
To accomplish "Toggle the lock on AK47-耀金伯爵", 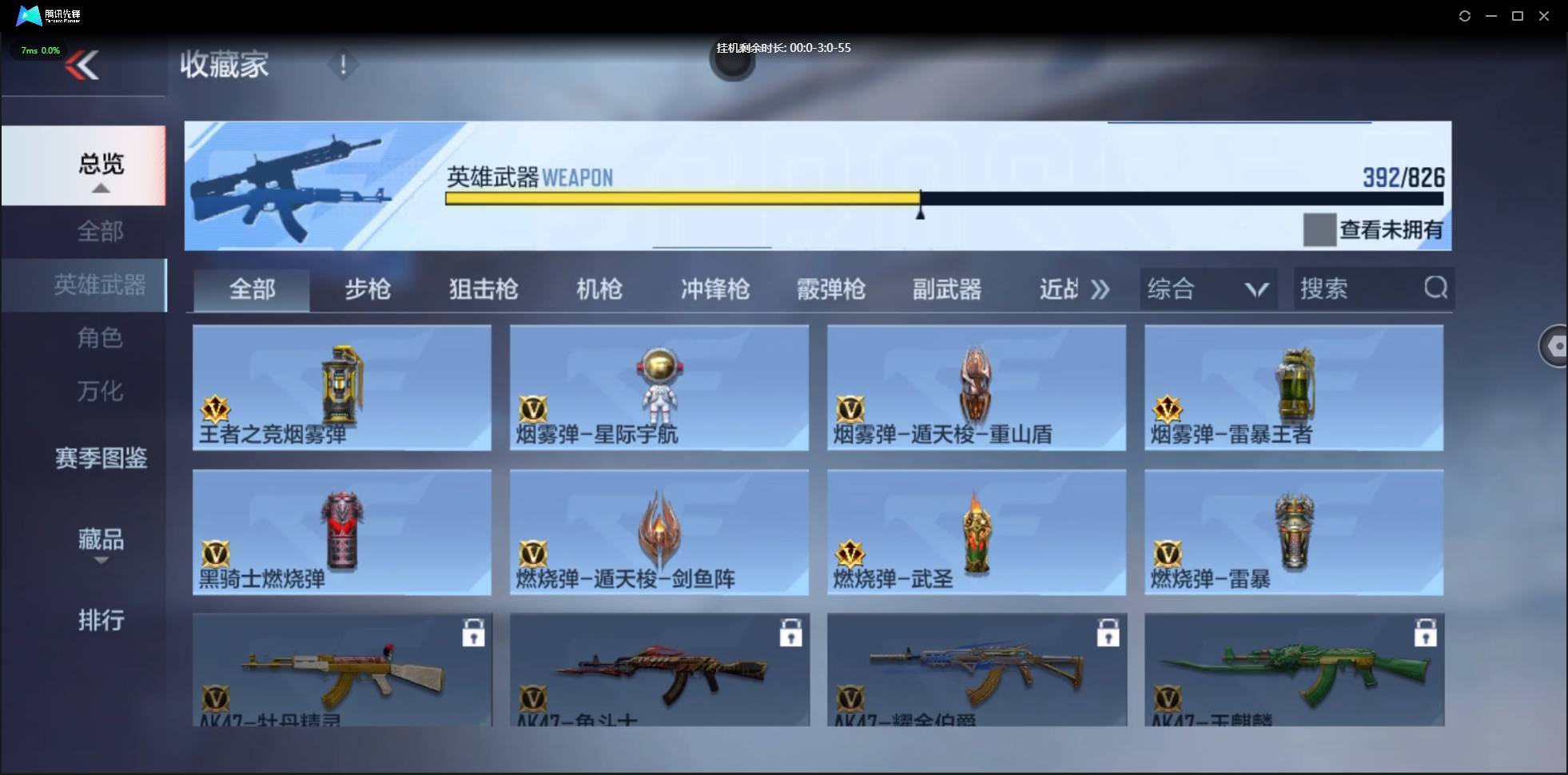I will 1109,632.
